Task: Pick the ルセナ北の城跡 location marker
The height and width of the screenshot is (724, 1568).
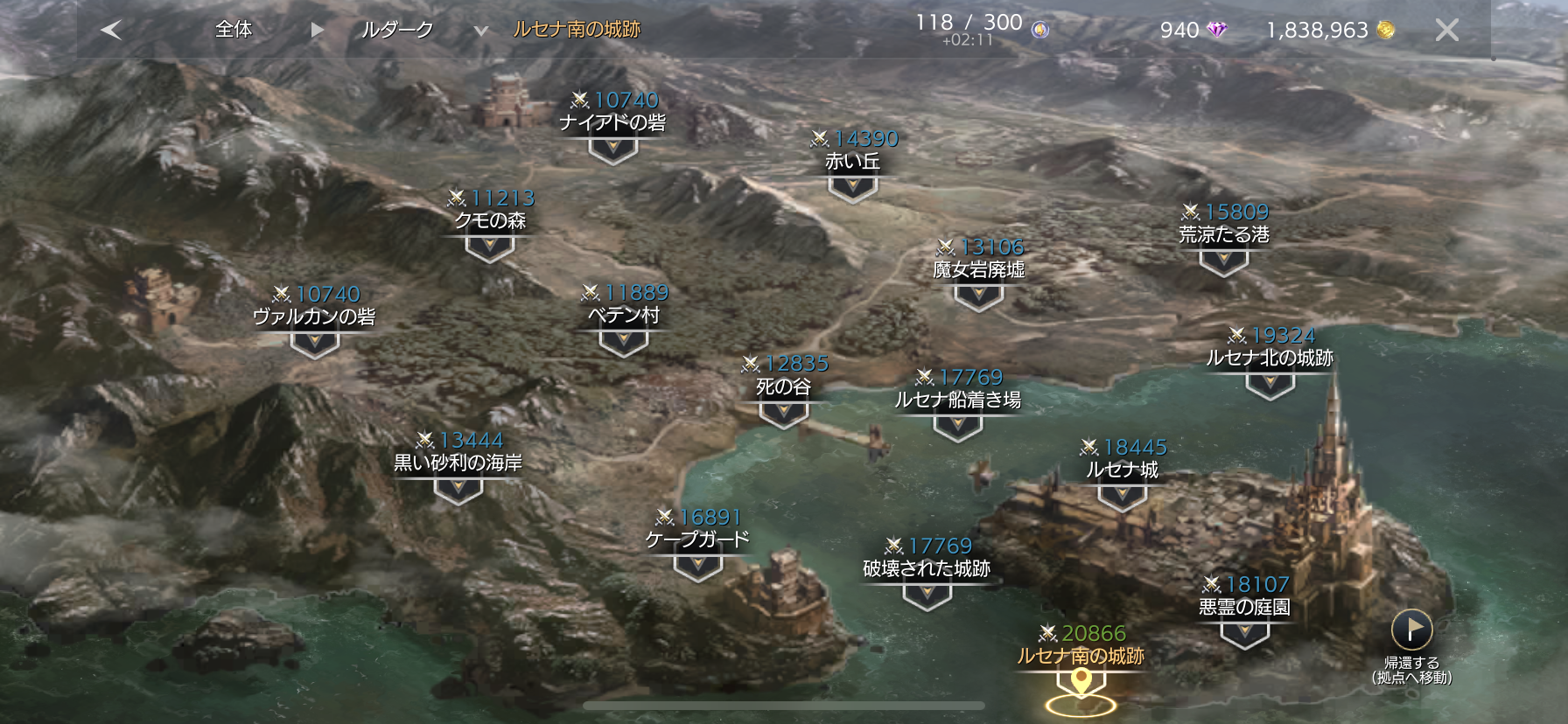Action: (1270, 384)
